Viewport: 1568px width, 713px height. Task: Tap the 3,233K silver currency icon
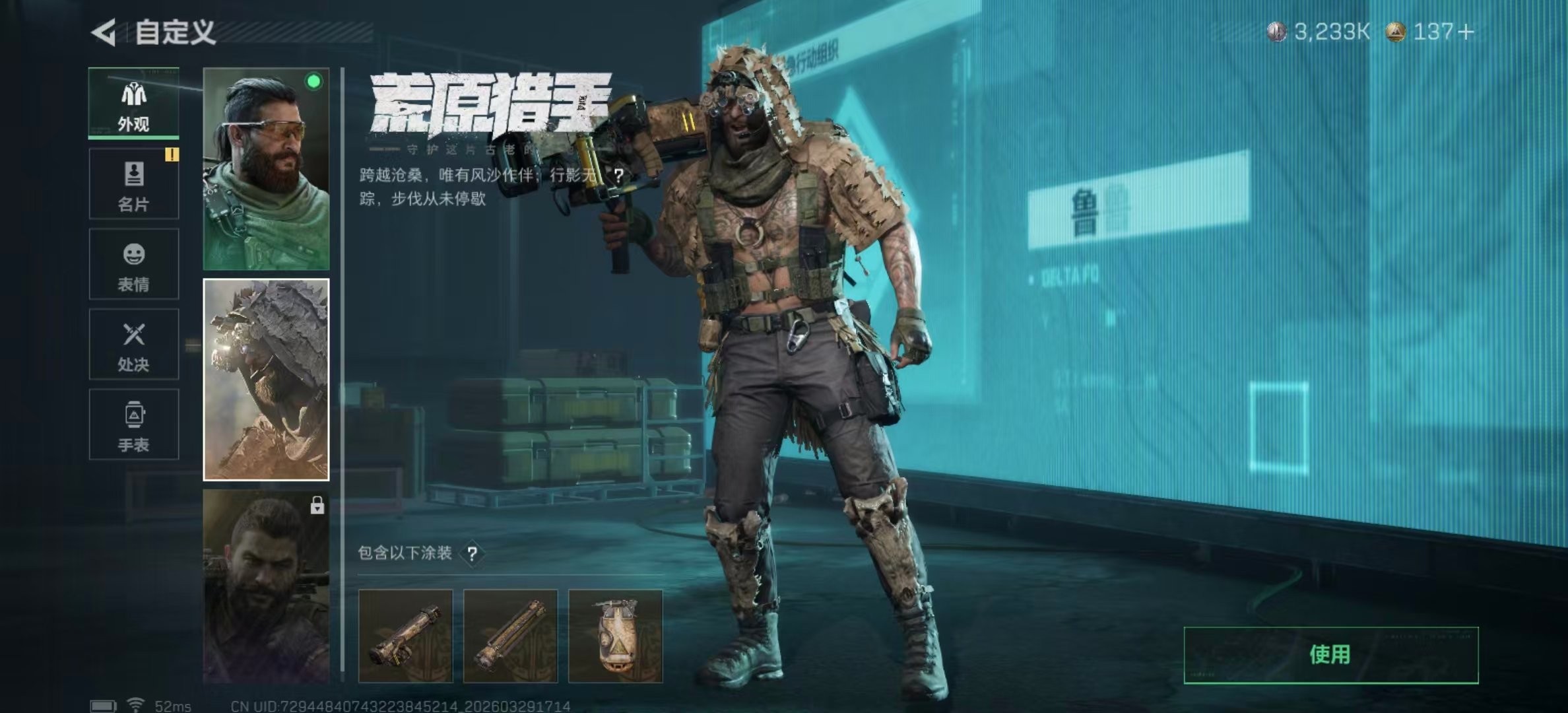coord(1276,32)
